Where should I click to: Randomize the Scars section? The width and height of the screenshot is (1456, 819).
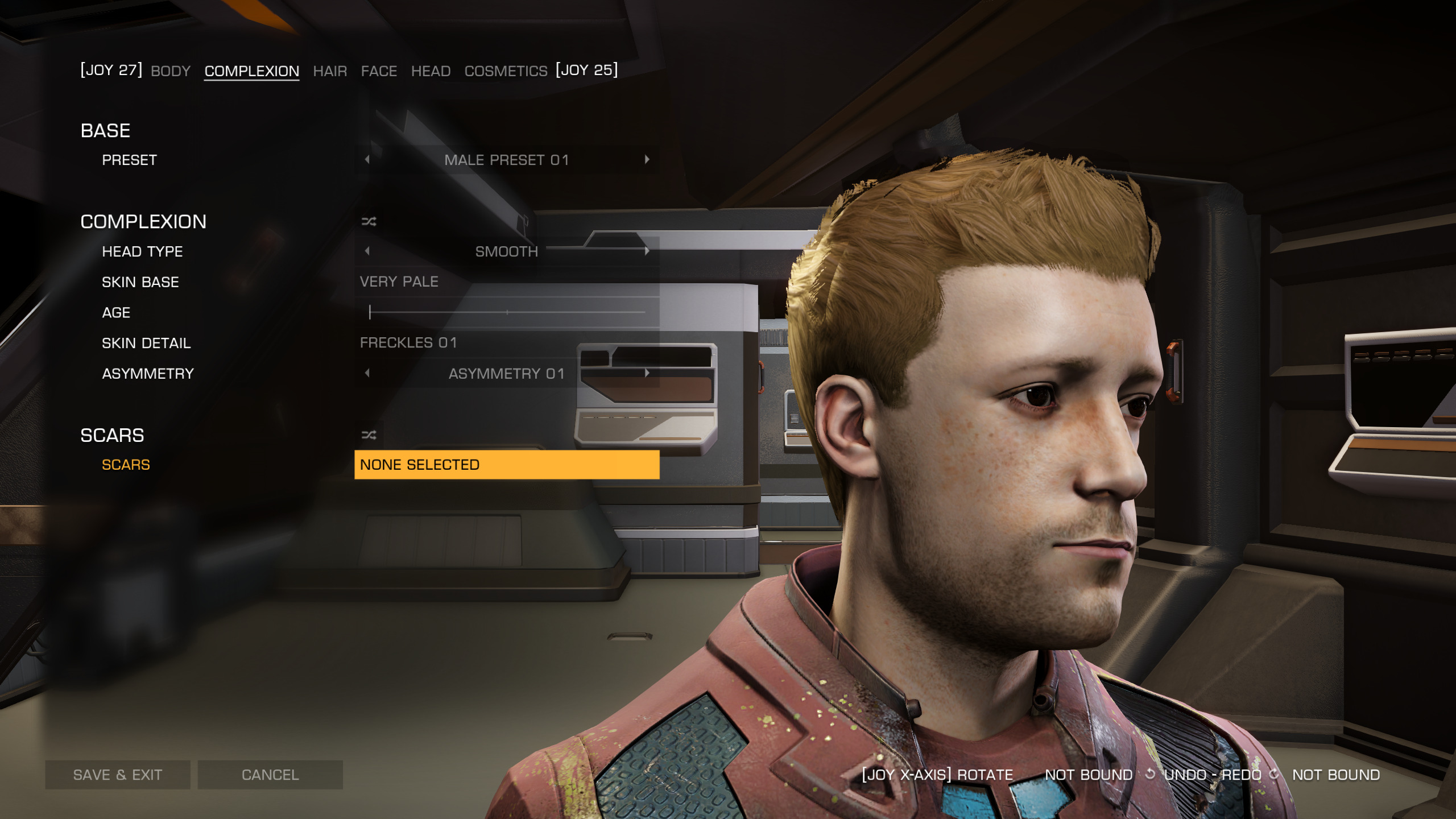(369, 435)
